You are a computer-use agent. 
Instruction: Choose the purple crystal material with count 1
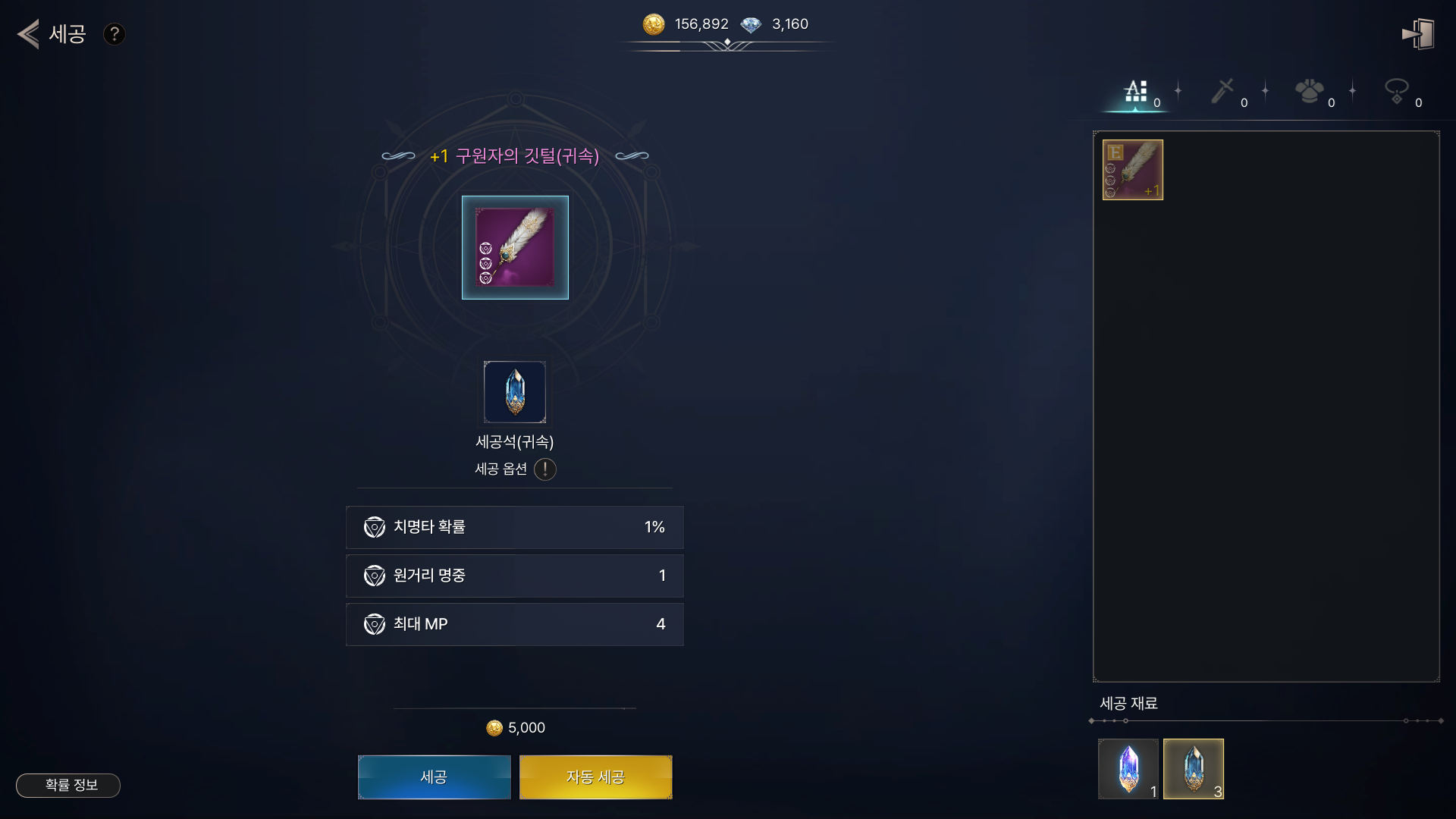tap(1128, 768)
